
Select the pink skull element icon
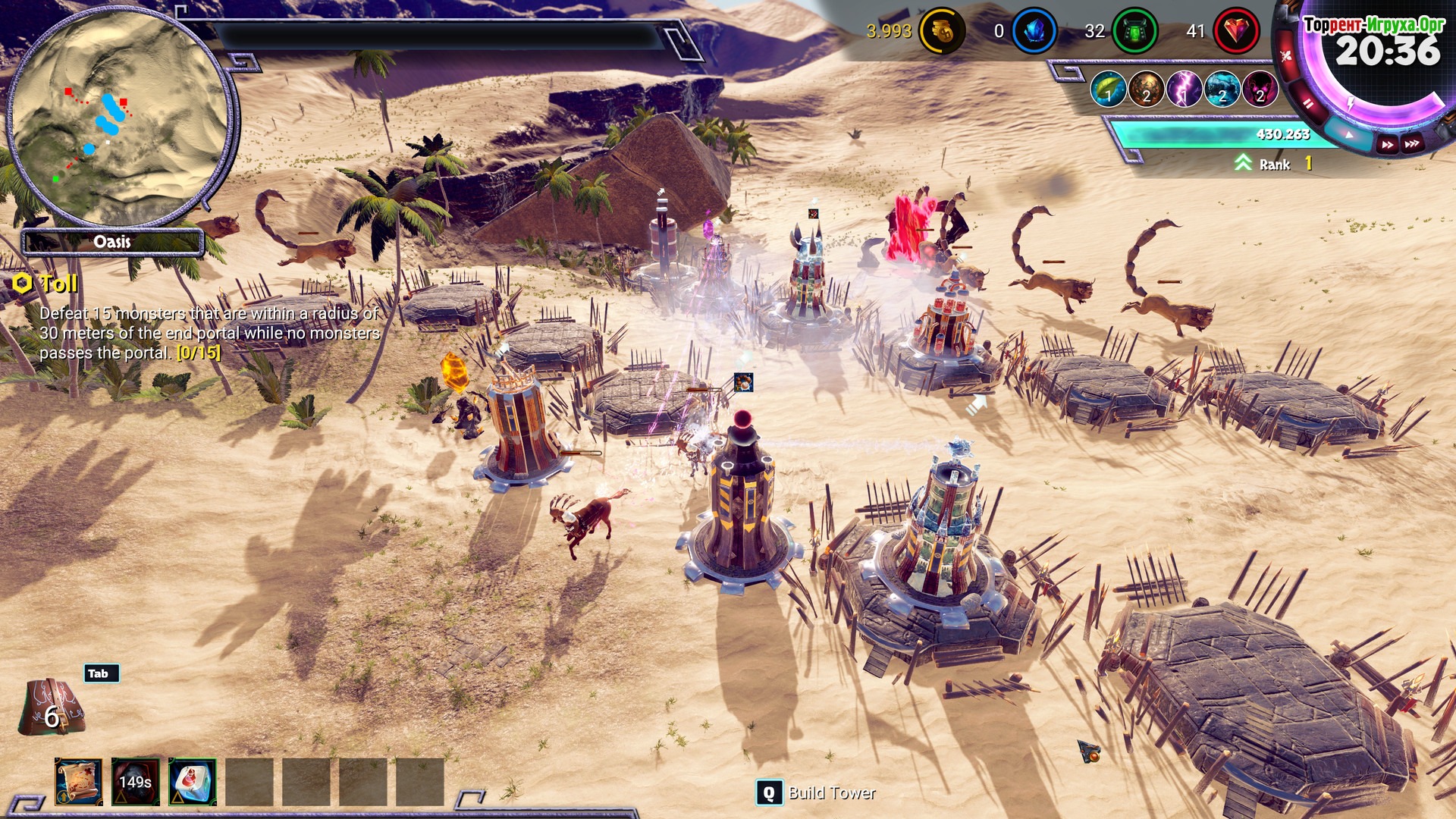pyautogui.click(x=1260, y=89)
